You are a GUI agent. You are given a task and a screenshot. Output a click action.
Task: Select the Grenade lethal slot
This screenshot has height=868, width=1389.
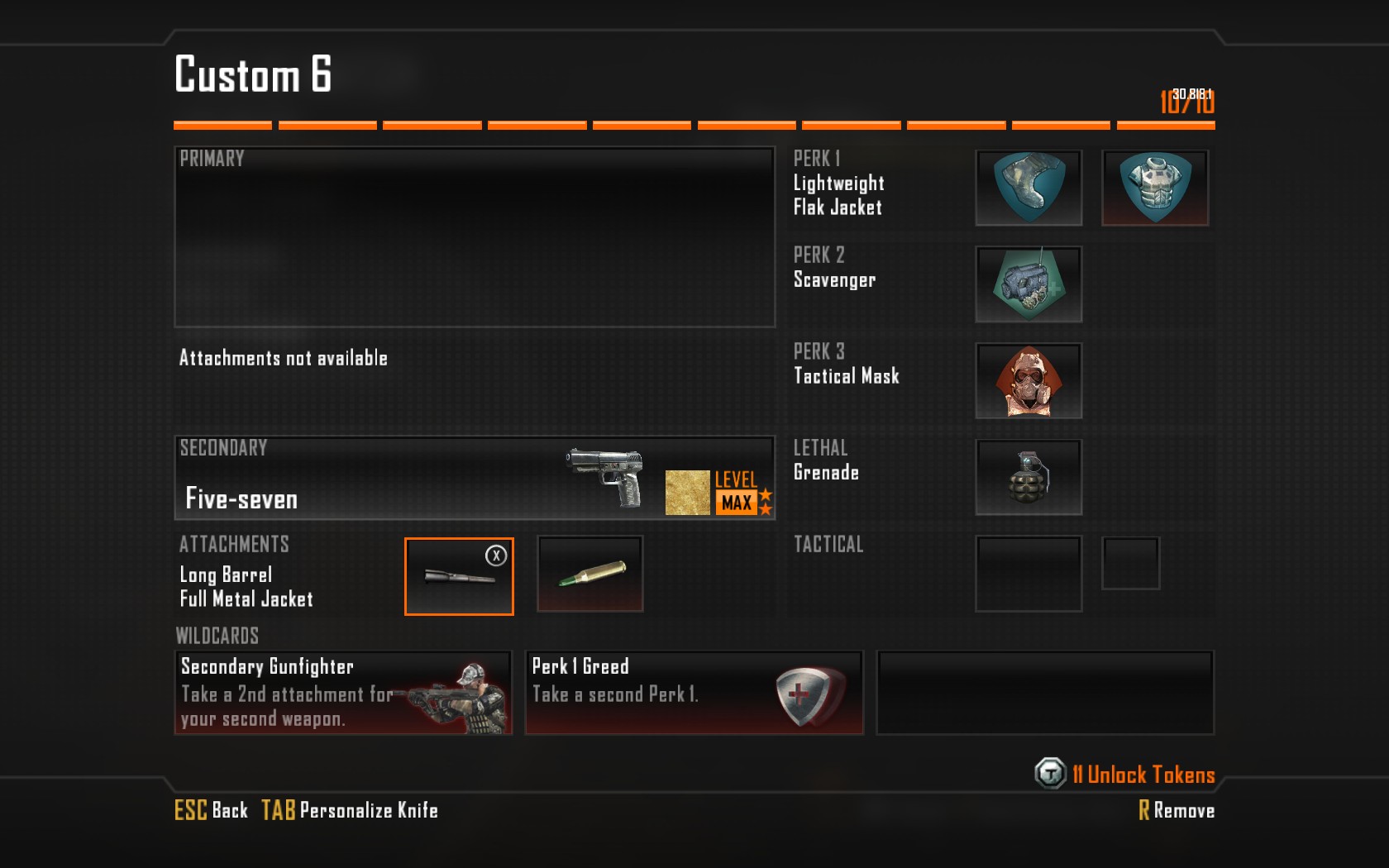pos(1029,477)
